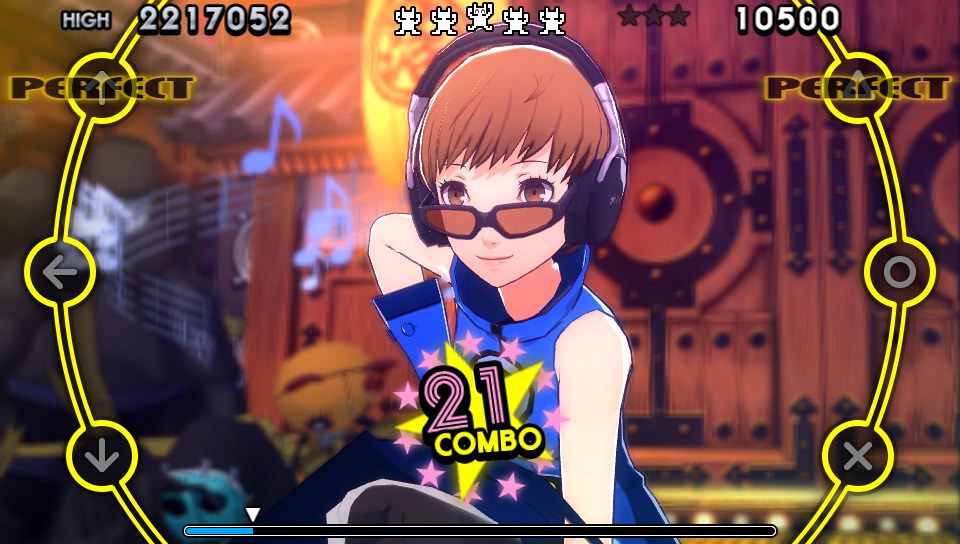Hit the cross note target ring
Screen dimensions: 960x544
pyautogui.click(x=857, y=456)
